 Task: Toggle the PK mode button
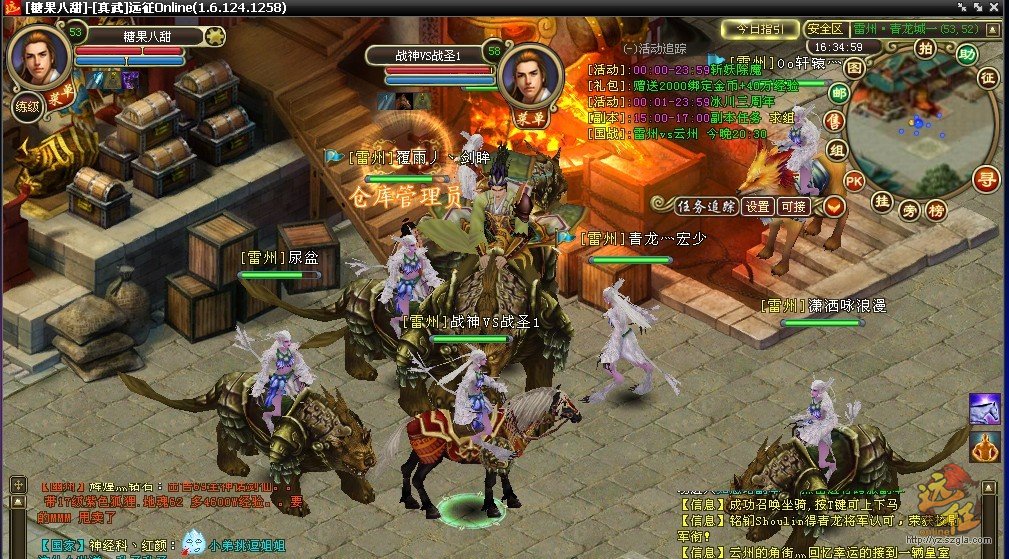[x=853, y=181]
